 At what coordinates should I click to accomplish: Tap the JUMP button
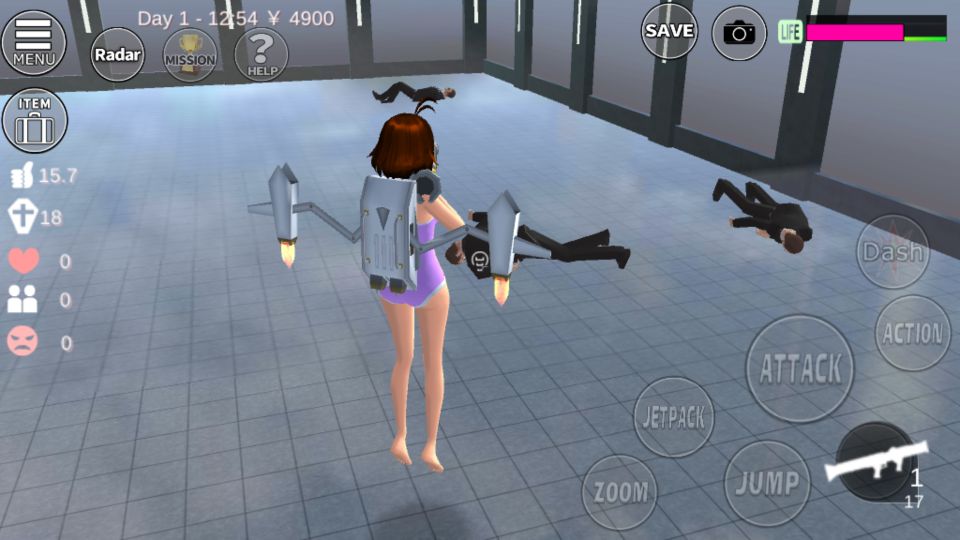[x=767, y=483]
